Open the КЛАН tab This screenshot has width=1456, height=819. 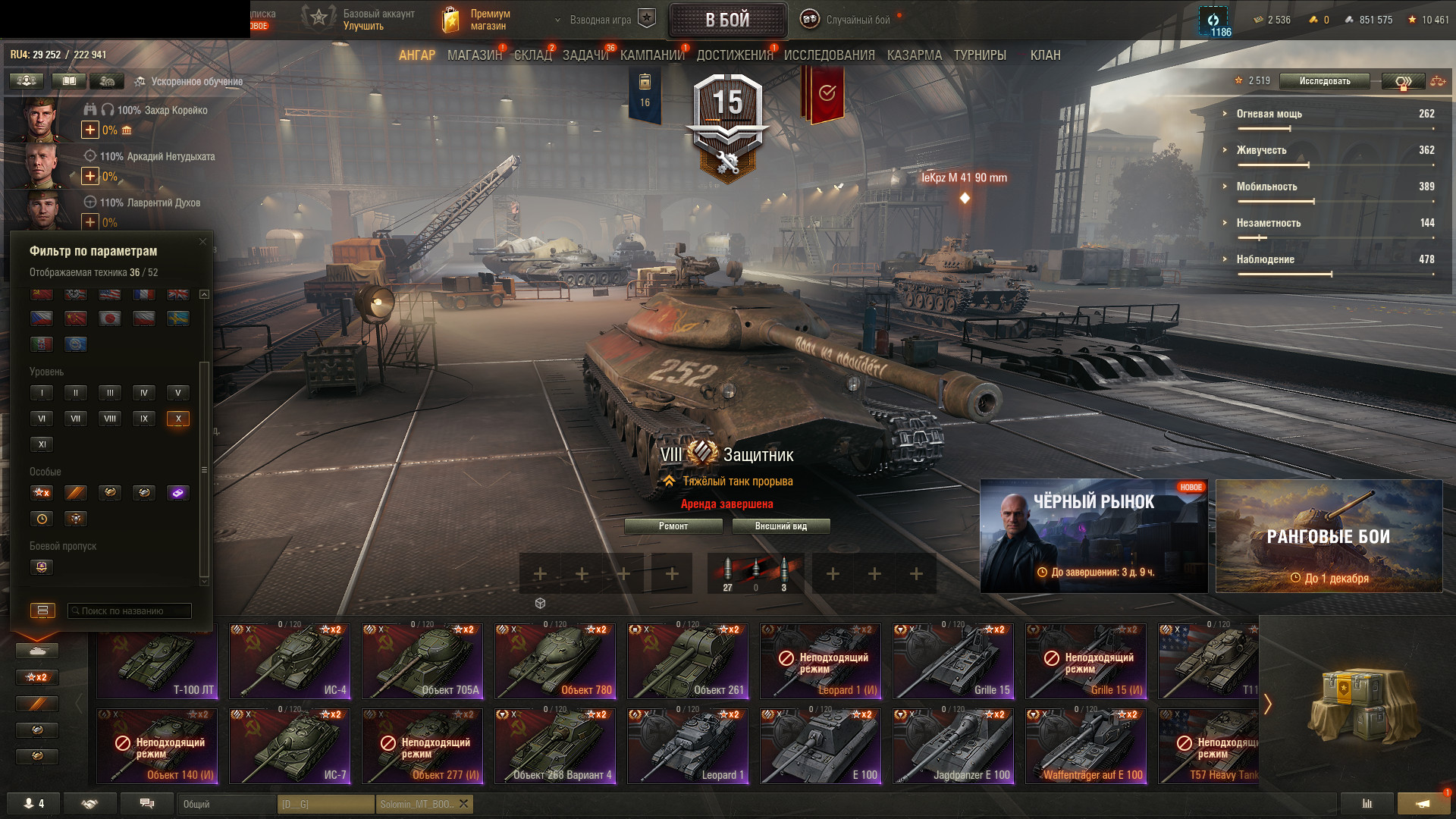coord(1045,55)
